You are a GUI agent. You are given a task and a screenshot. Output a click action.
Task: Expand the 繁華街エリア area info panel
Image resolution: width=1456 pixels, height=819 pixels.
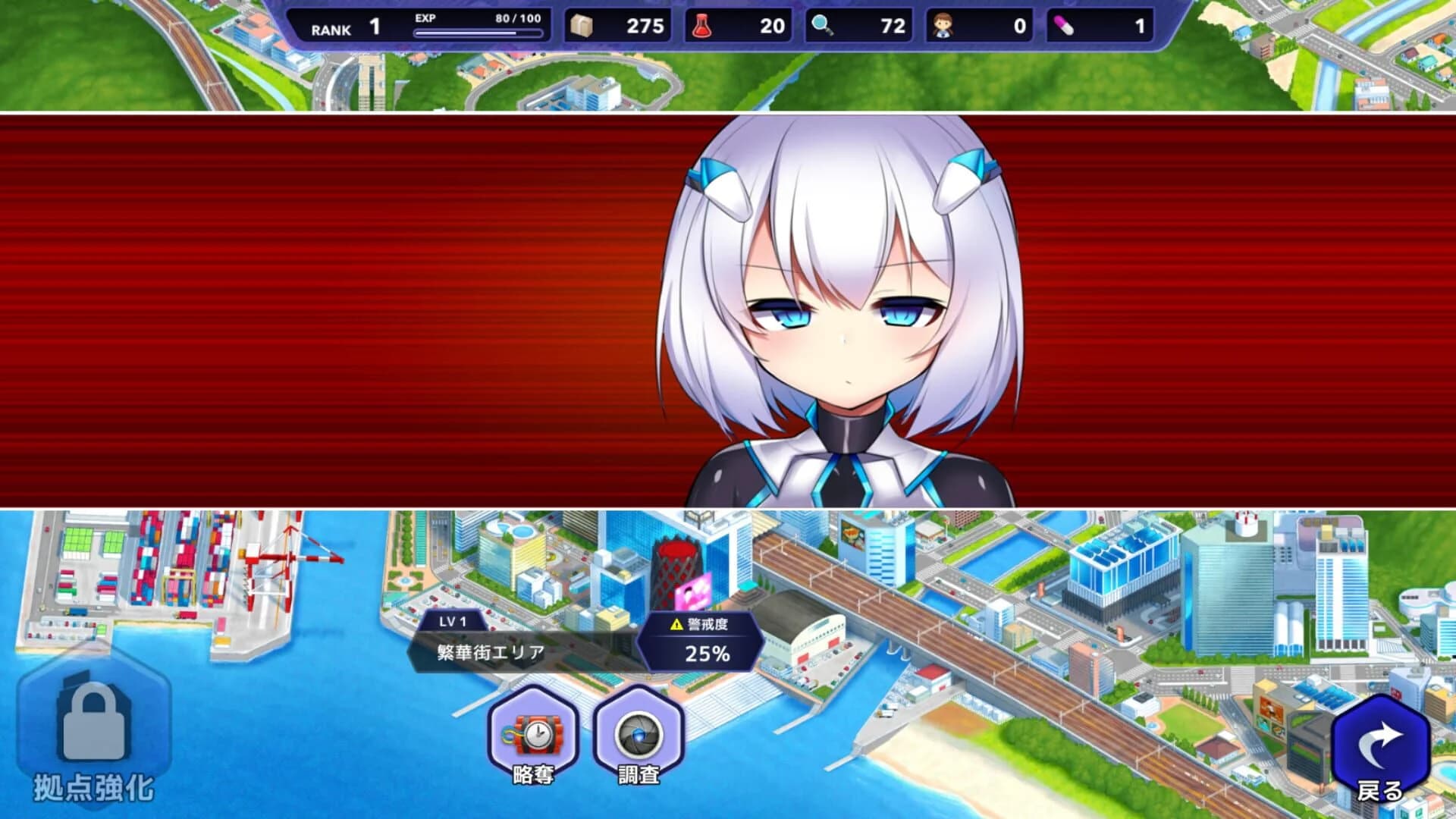tap(489, 650)
